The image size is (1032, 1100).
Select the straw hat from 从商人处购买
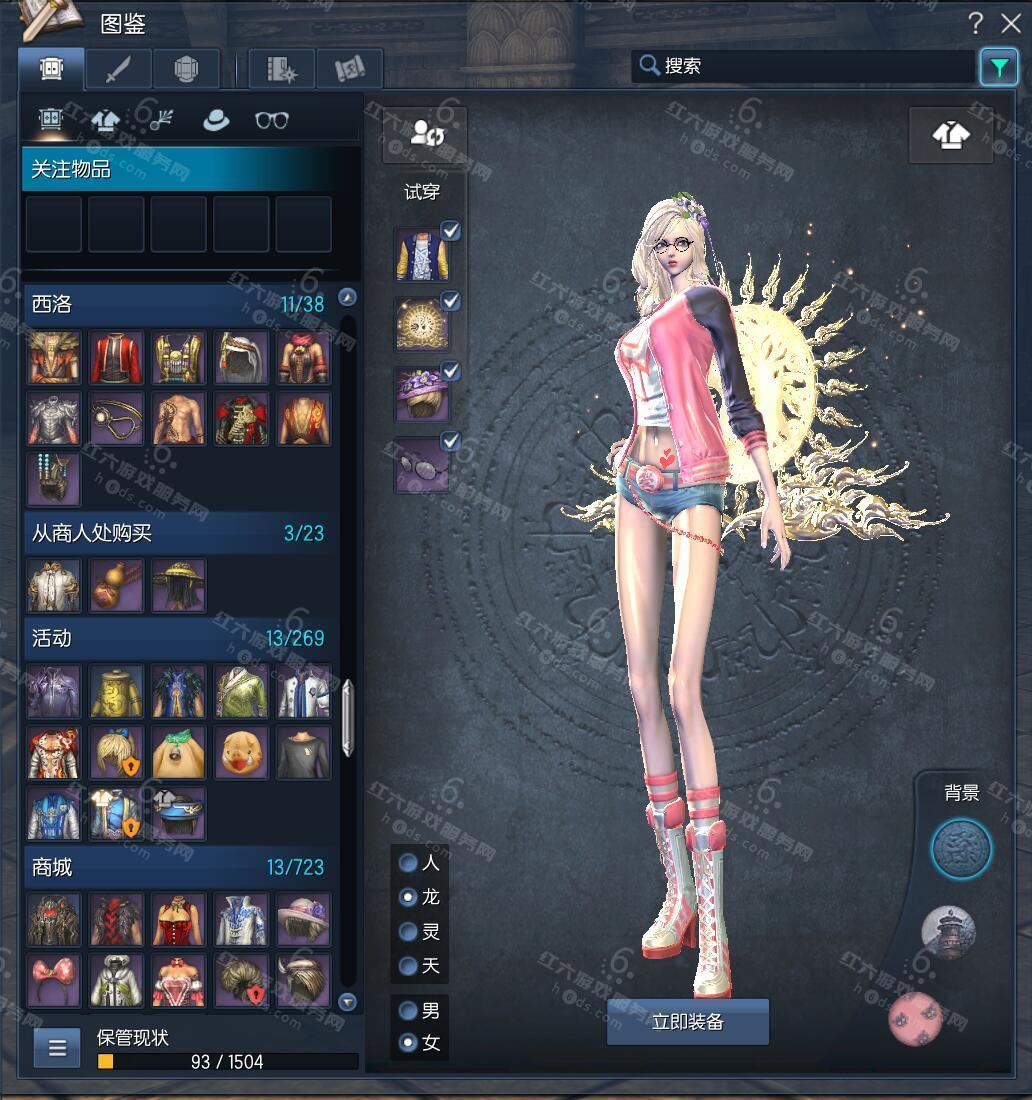click(x=179, y=585)
